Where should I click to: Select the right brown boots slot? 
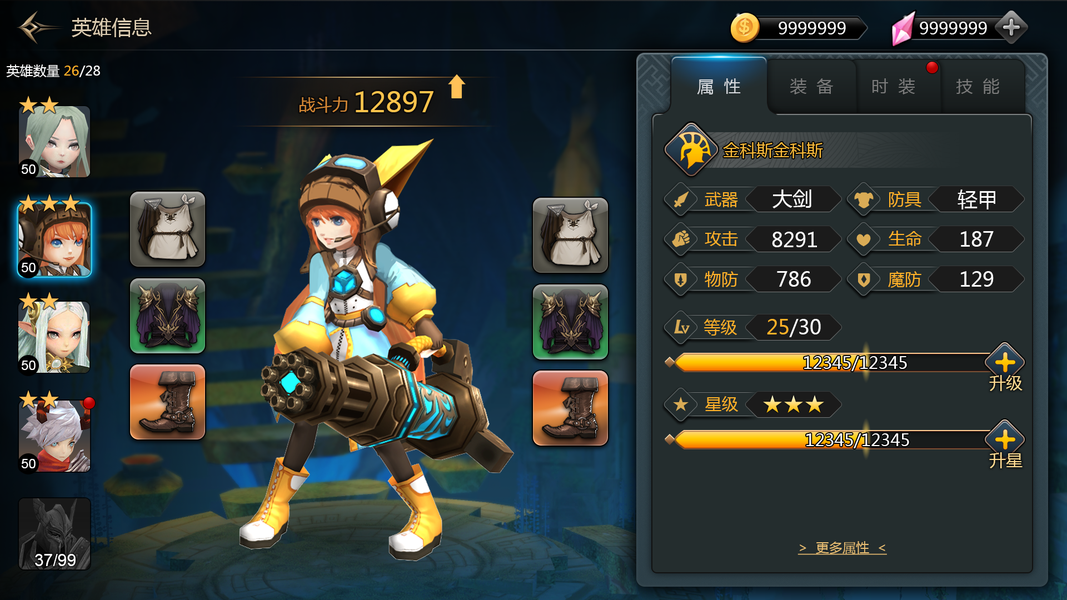[x=570, y=408]
